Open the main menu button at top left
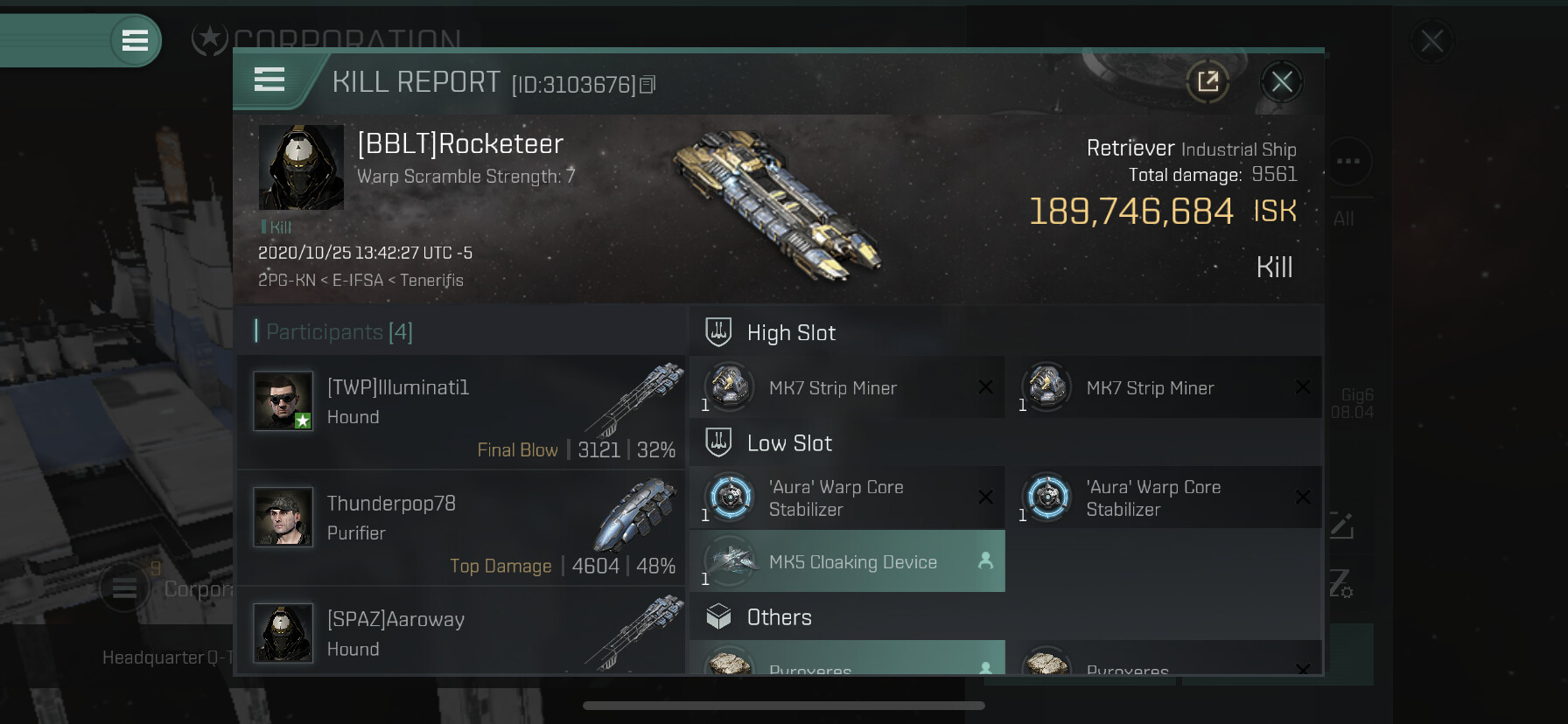 pos(135,40)
